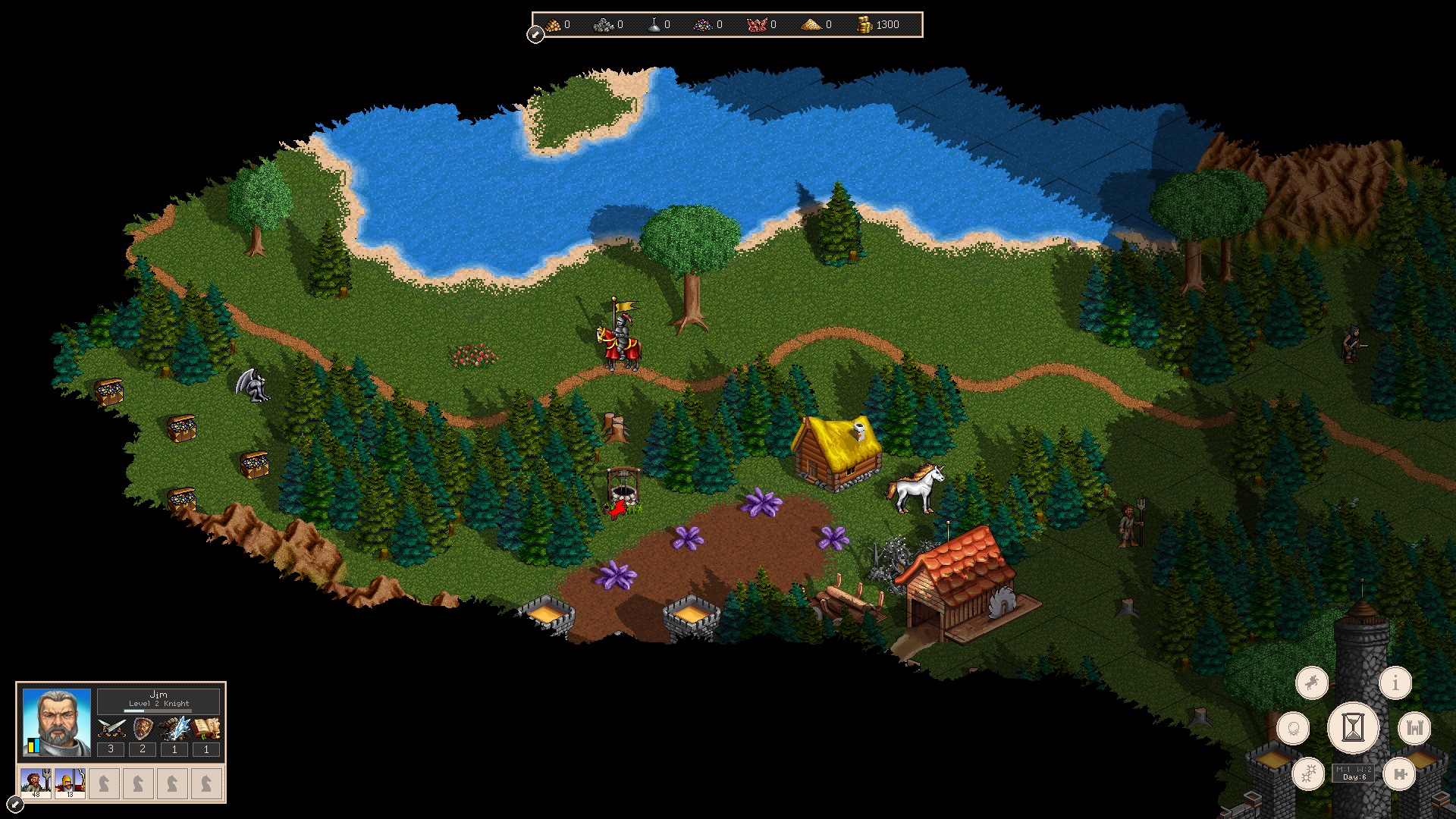Select the horse-and-rider hero button
The image size is (1456, 819).
pos(1311,683)
